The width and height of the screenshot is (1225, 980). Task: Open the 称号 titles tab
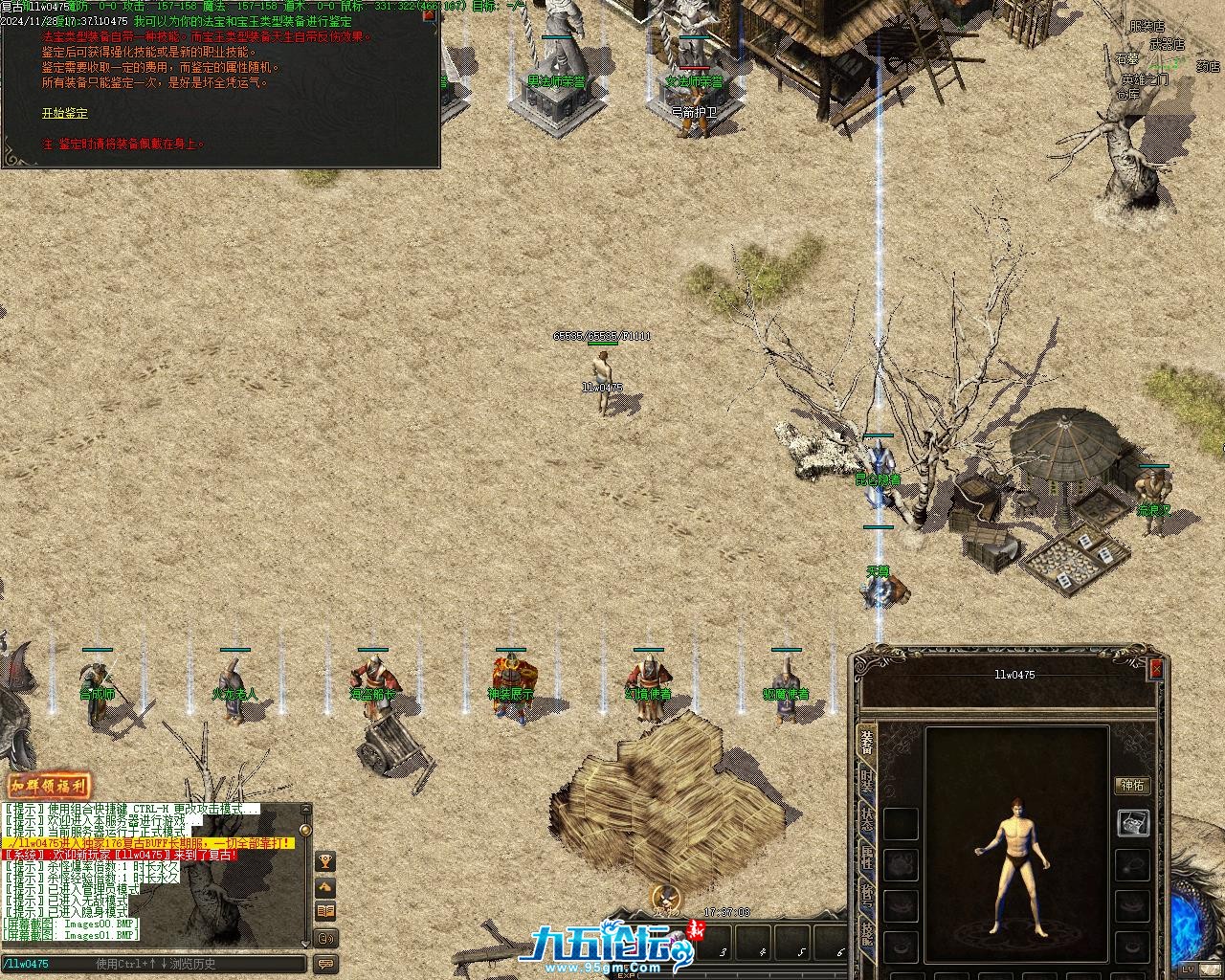click(867, 896)
